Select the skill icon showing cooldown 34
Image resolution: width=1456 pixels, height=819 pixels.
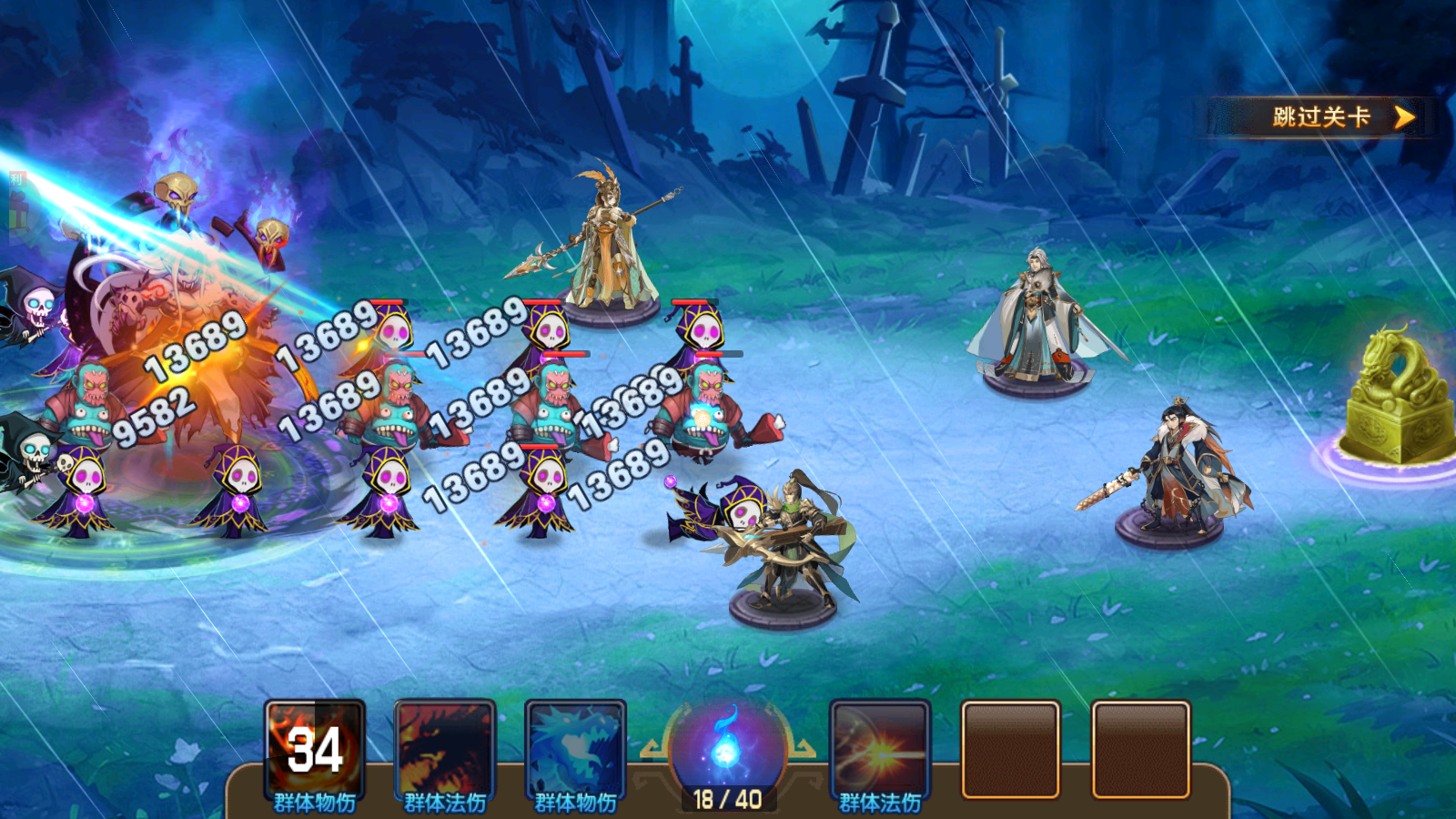tap(315, 751)
